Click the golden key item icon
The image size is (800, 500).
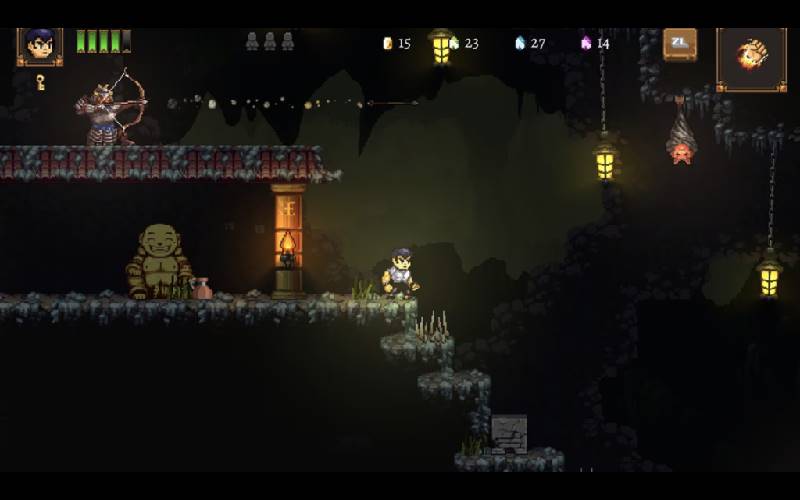coord(41,82)
